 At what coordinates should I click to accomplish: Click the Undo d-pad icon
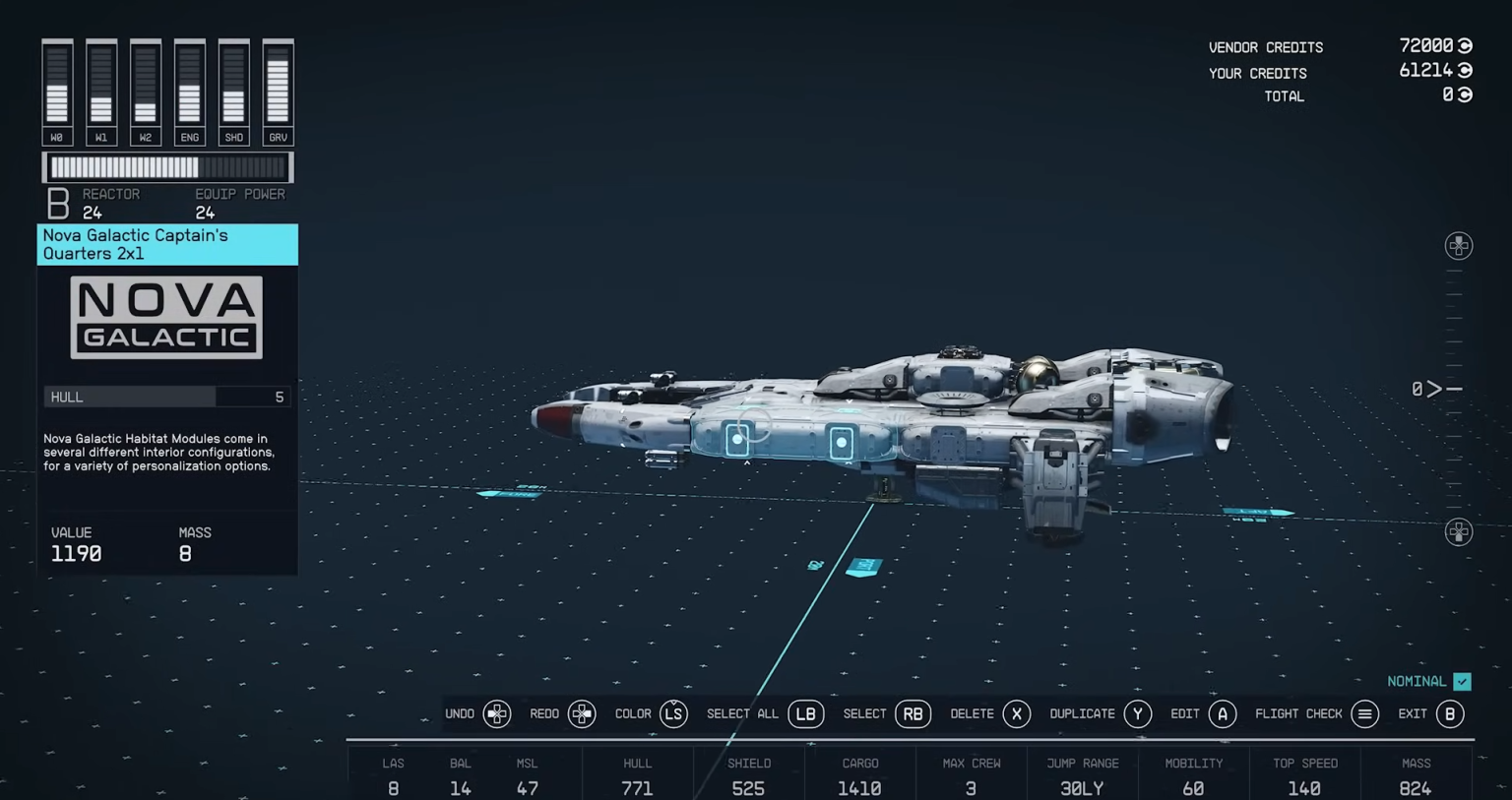pyautogui.click(x=497, y=713)
